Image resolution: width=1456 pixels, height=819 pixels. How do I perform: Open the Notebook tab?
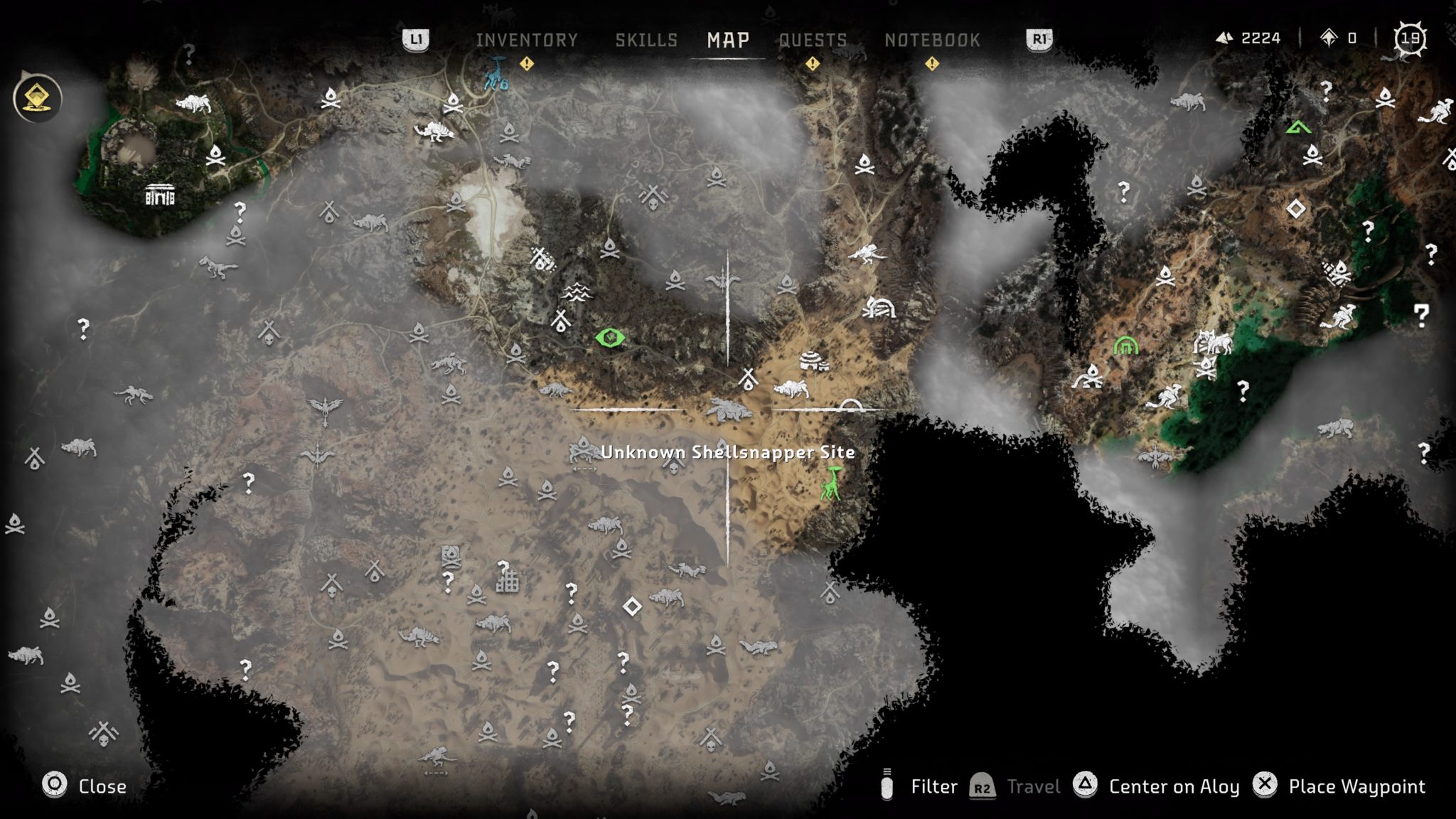[x=932, y=41]
